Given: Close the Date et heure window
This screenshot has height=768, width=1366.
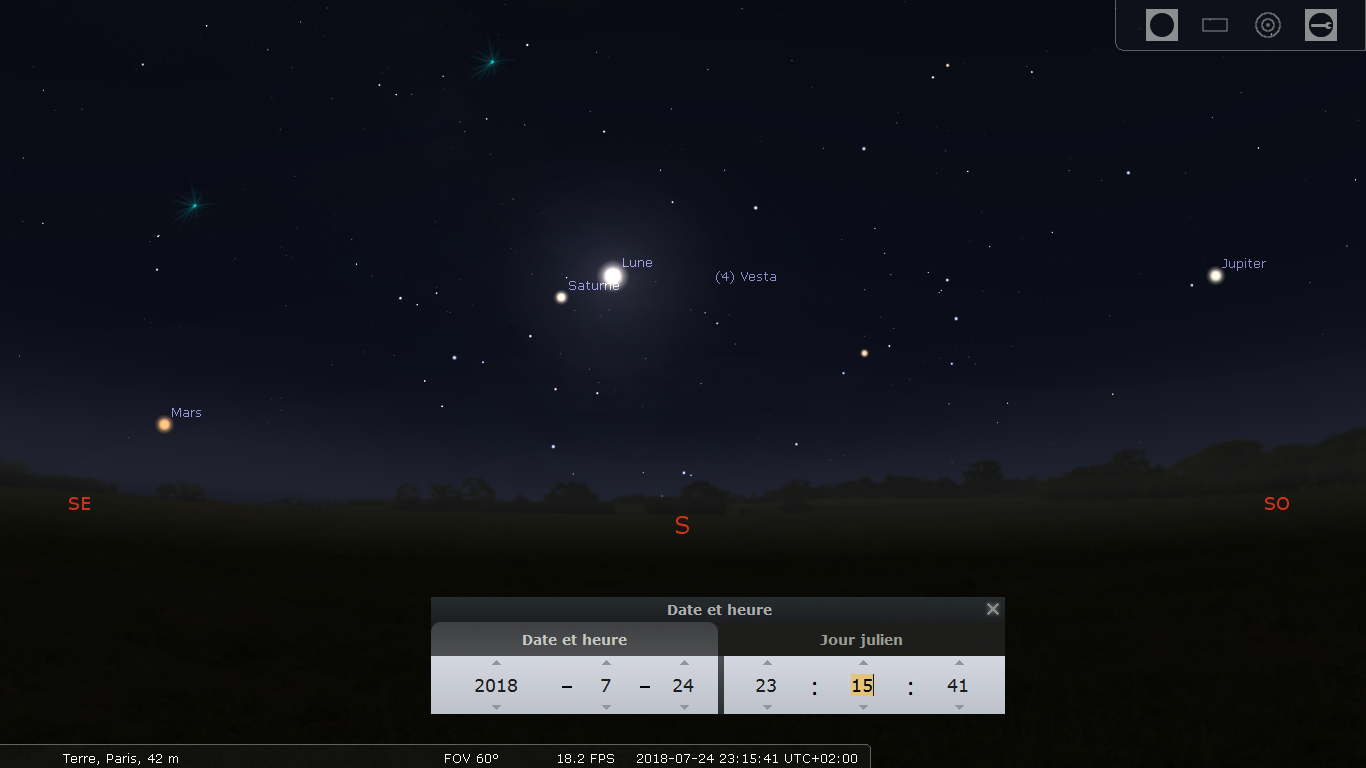Looking at the screenshot, I should point(993,609).
